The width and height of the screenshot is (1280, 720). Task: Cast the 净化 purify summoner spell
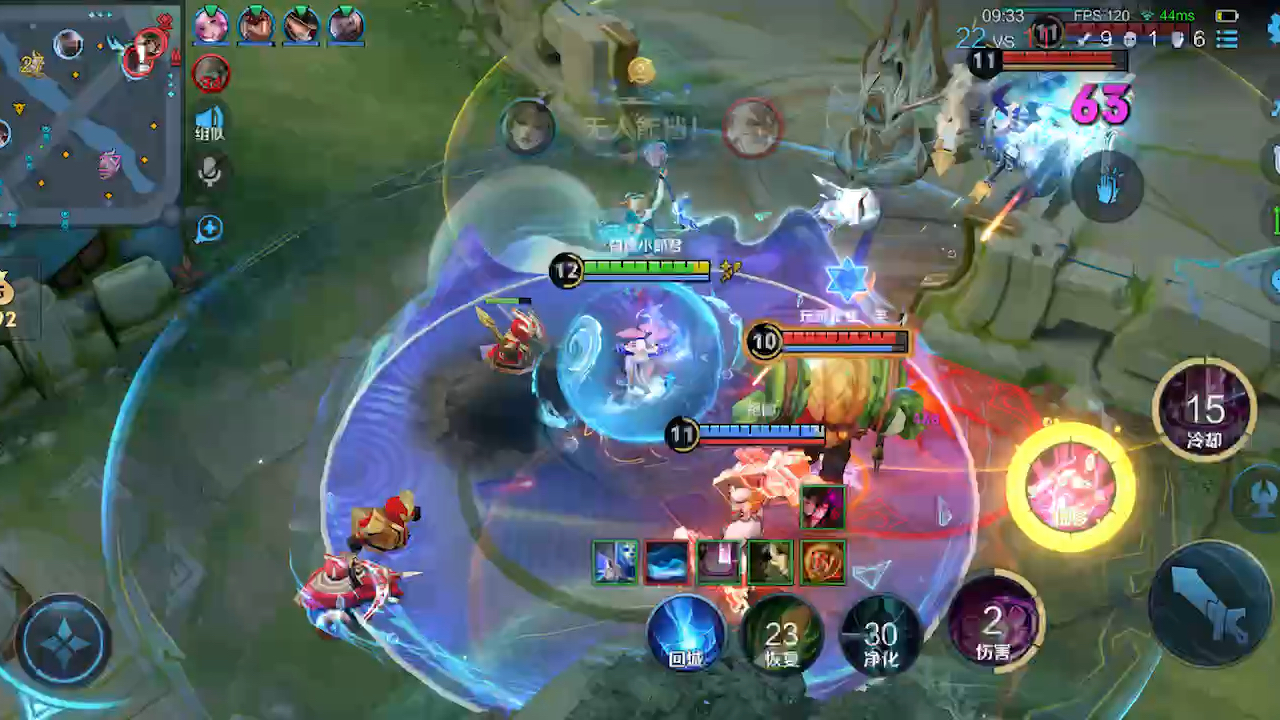point(881,634)
